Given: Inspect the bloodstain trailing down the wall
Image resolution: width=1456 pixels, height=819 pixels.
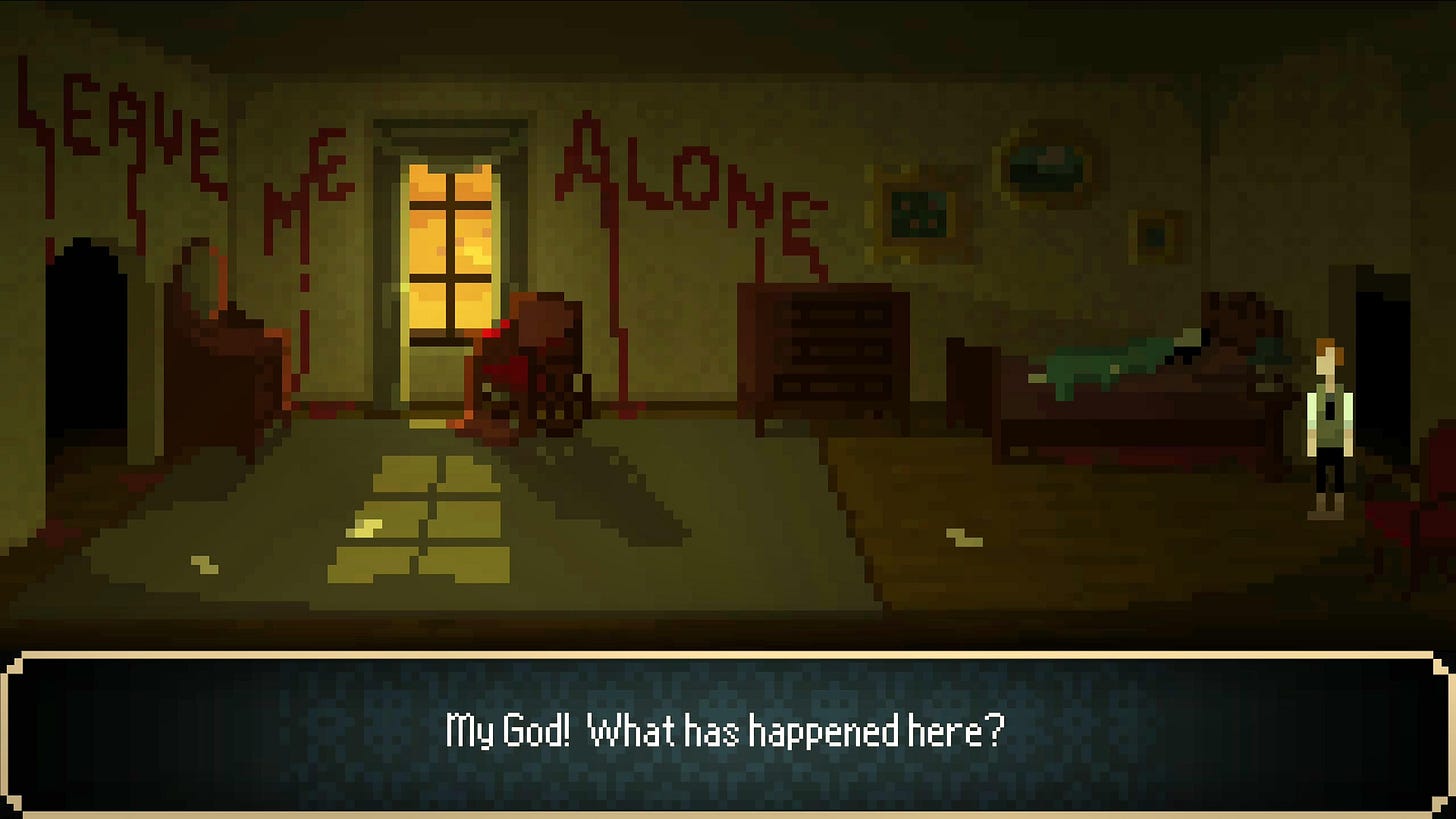Looking at the screenshot, I should [x=620, y=330].
